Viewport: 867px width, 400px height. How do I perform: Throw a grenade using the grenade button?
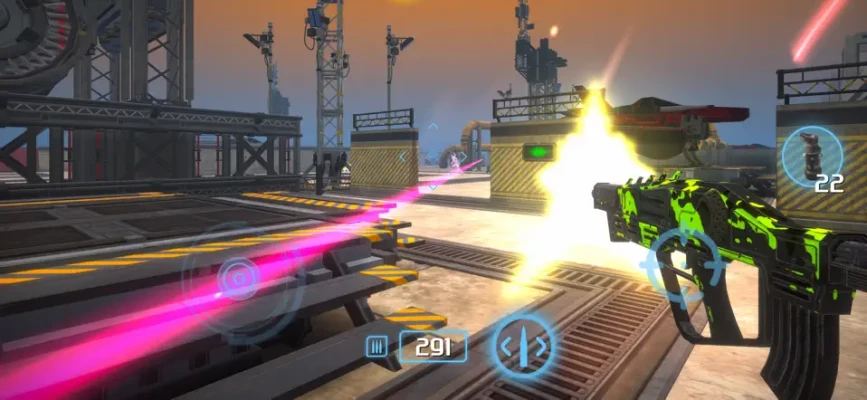click(810, 156)
